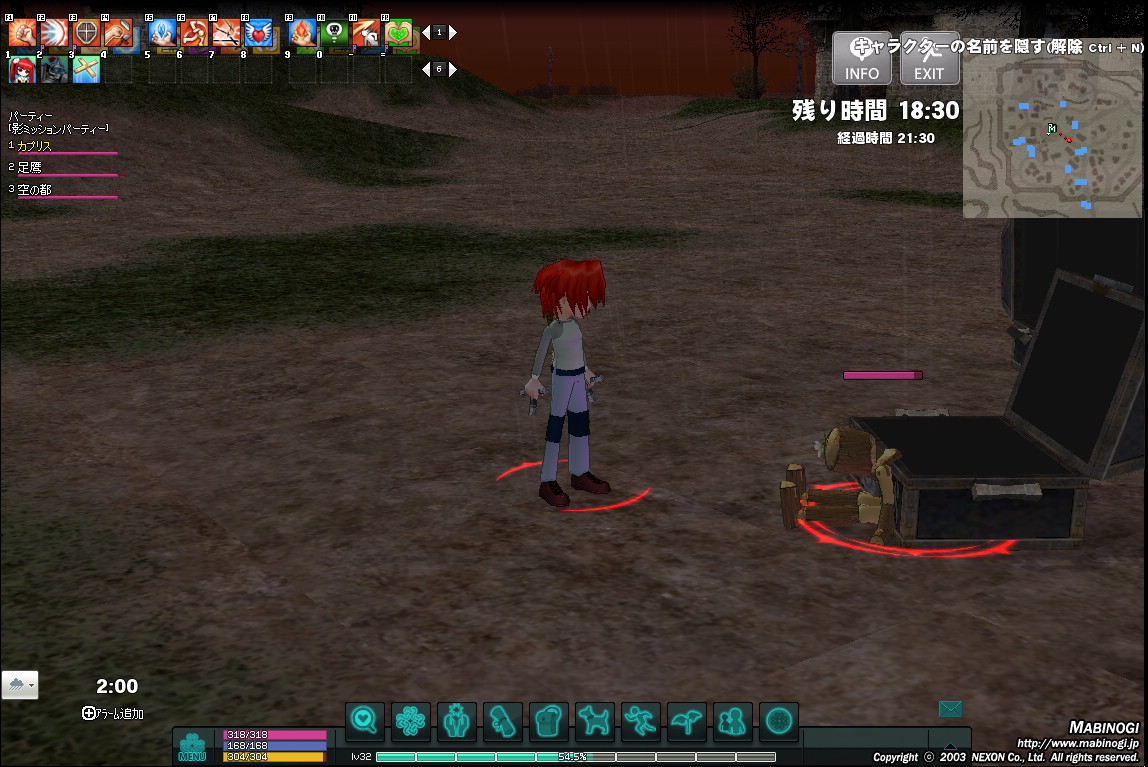Use the green heart hands skill
The width and height of the screenshot is (1148, 767).
[399, 33]
